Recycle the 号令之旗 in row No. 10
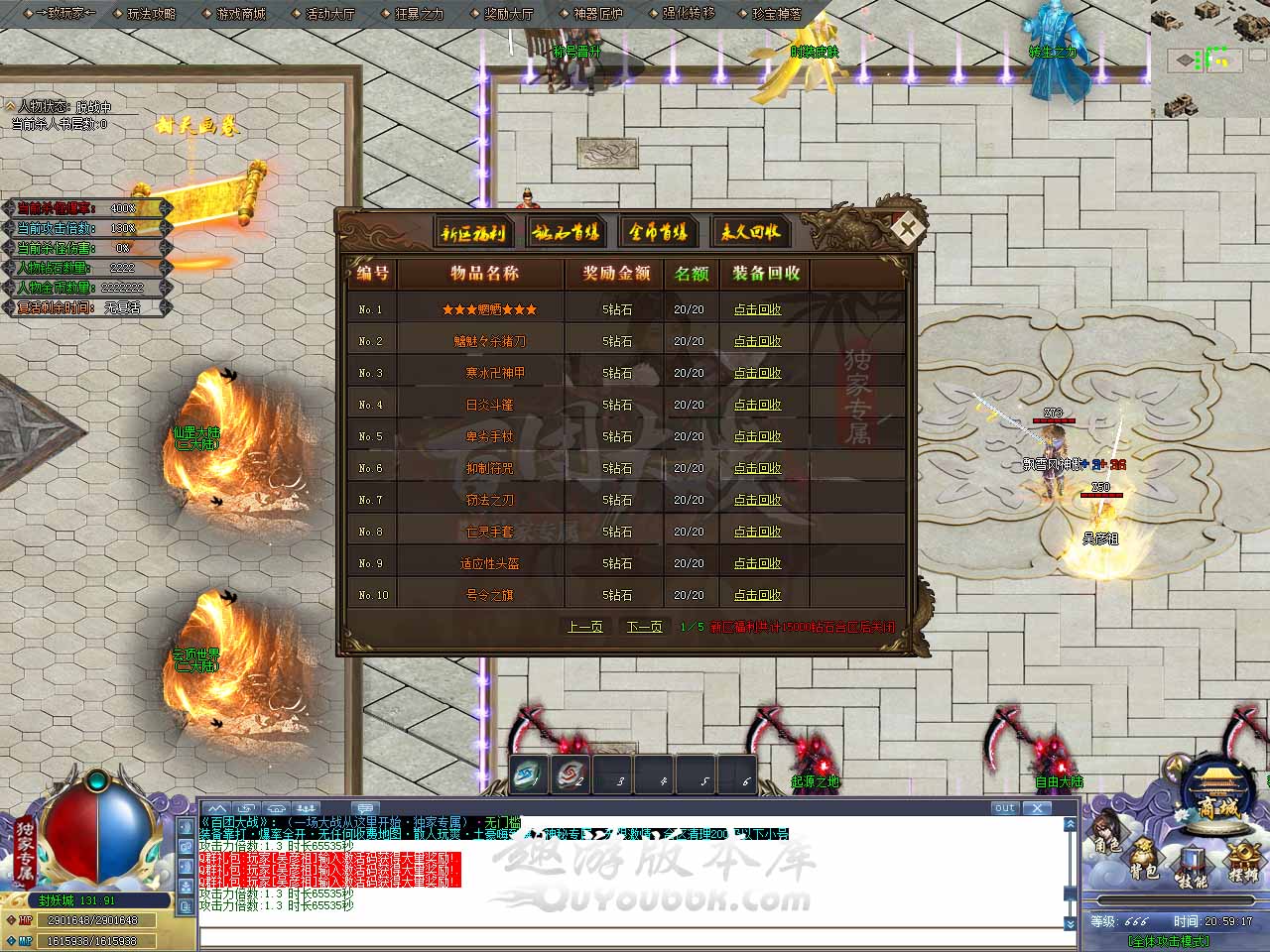The width and height of the screenshot is (1270, 952). point(757,595)
